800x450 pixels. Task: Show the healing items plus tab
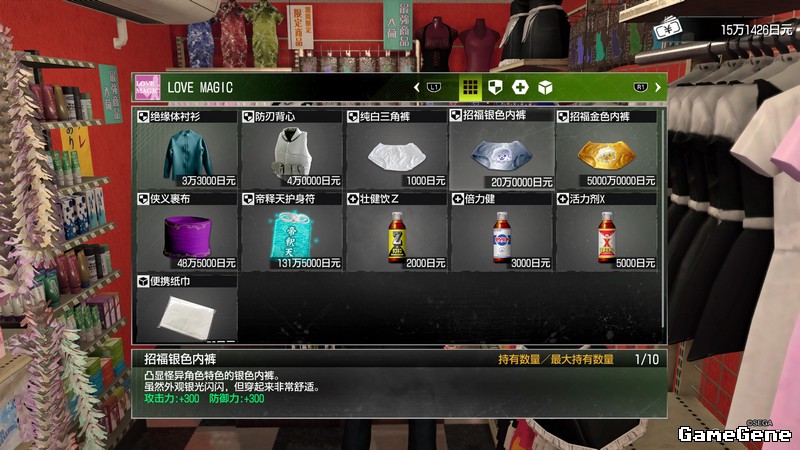[520, 87]
